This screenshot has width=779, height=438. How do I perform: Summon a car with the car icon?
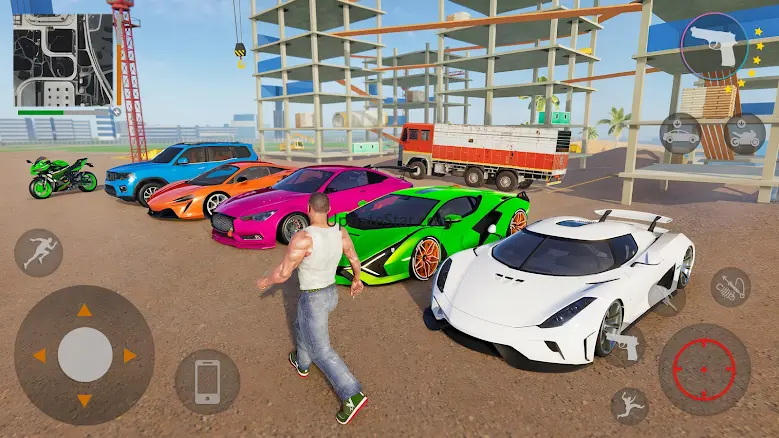click(681, 134)
